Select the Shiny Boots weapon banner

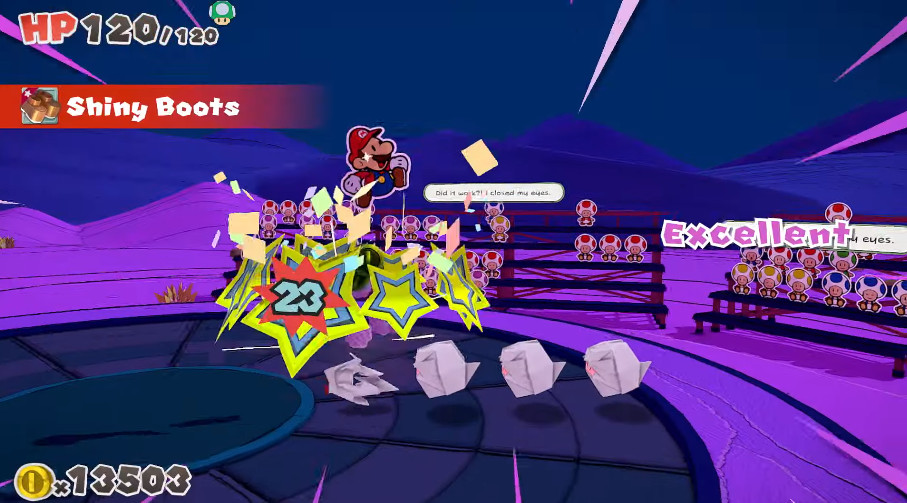[x=150, y=106]
